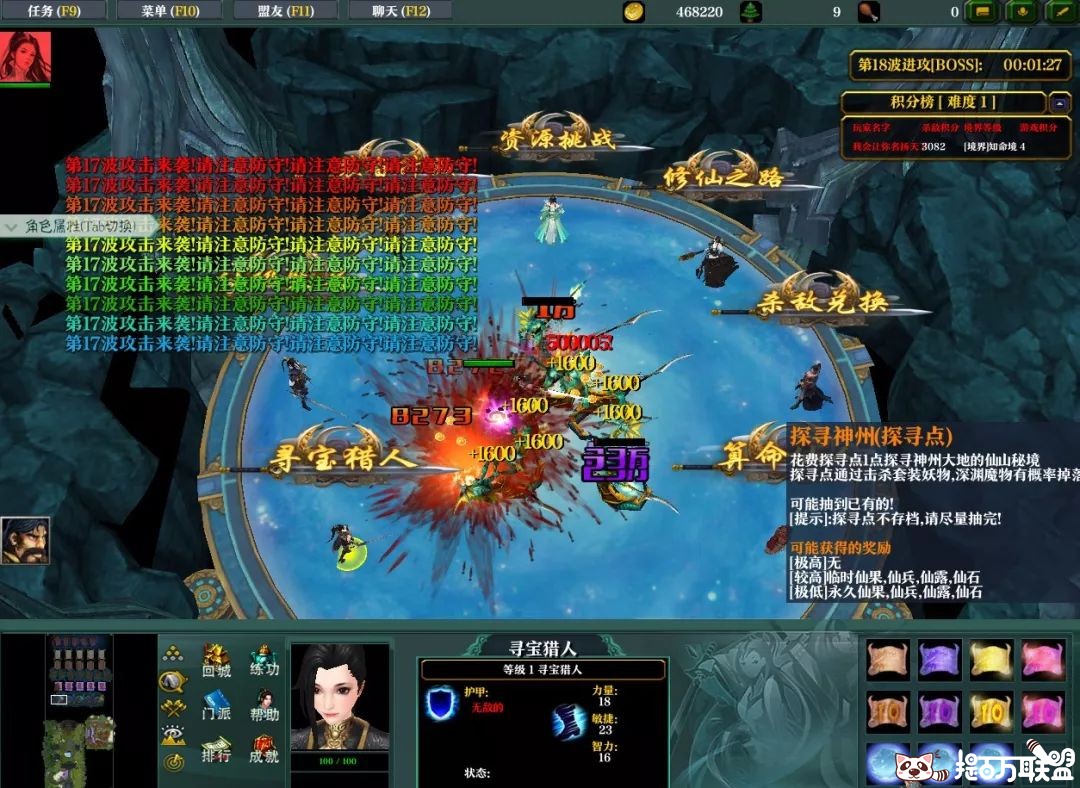Viewport: 1080px width, 788px height.
Task: Select the plain purple scroll command
Action: coord(940,660)
